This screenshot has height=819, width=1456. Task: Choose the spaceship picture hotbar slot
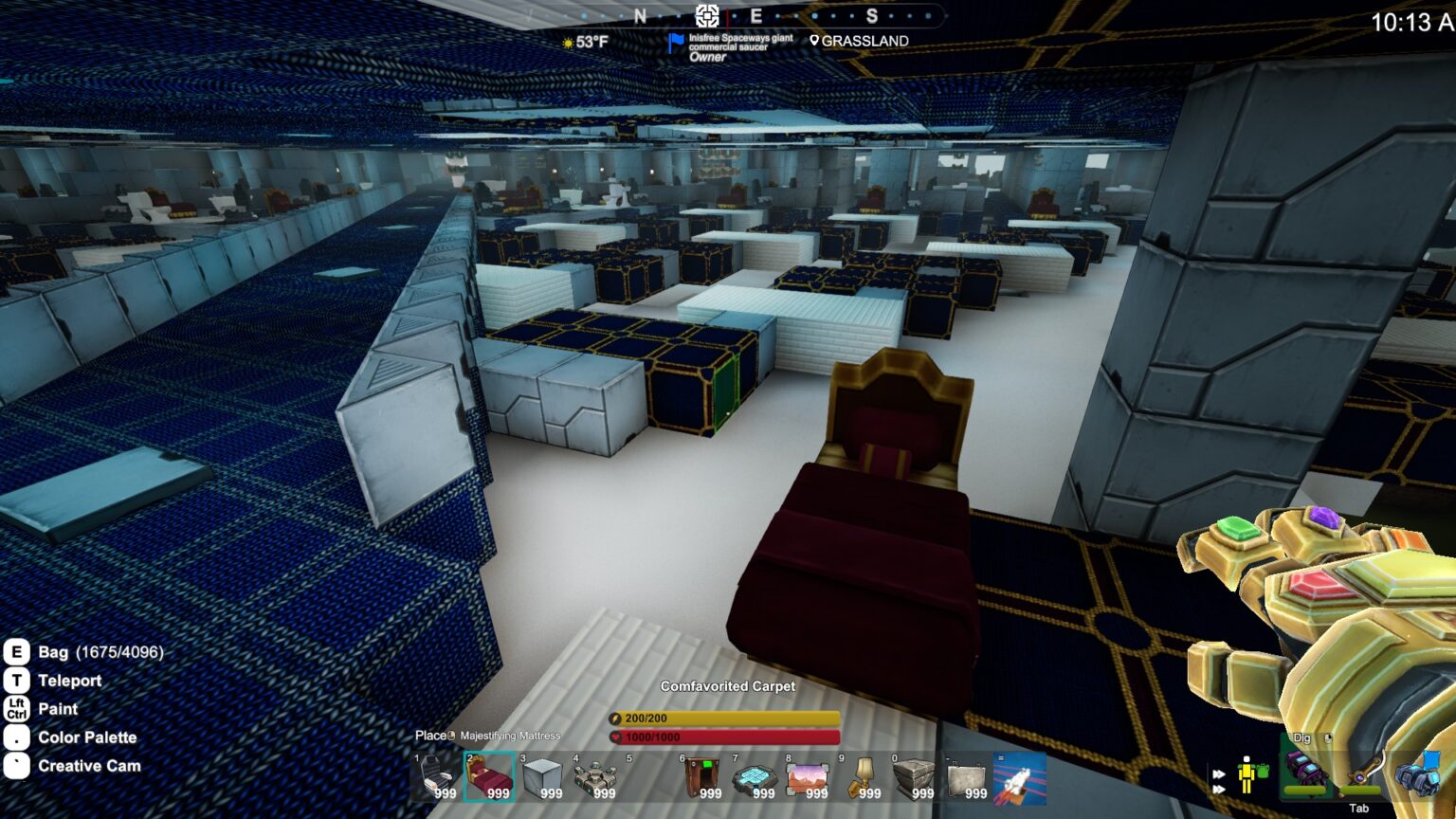pyautogui.click(x=1020, y=777)
